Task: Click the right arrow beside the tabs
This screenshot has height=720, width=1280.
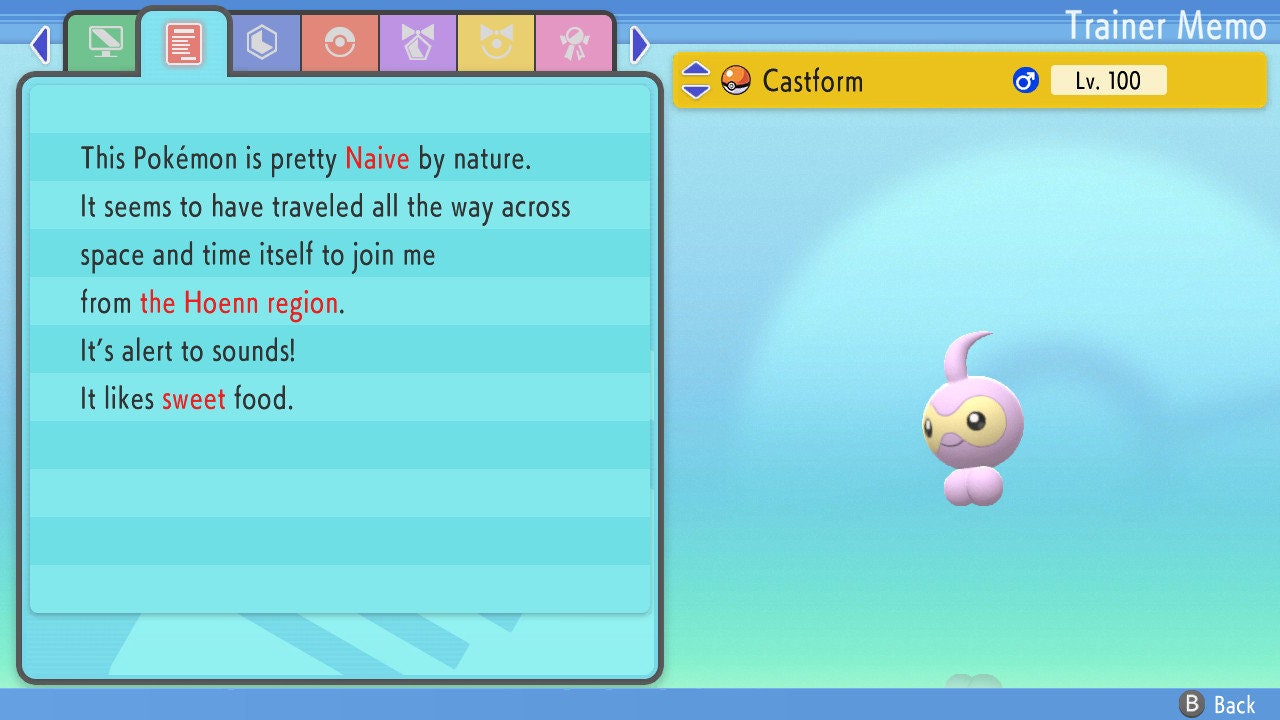Action: pyautogui.click(x=640, y=44)
